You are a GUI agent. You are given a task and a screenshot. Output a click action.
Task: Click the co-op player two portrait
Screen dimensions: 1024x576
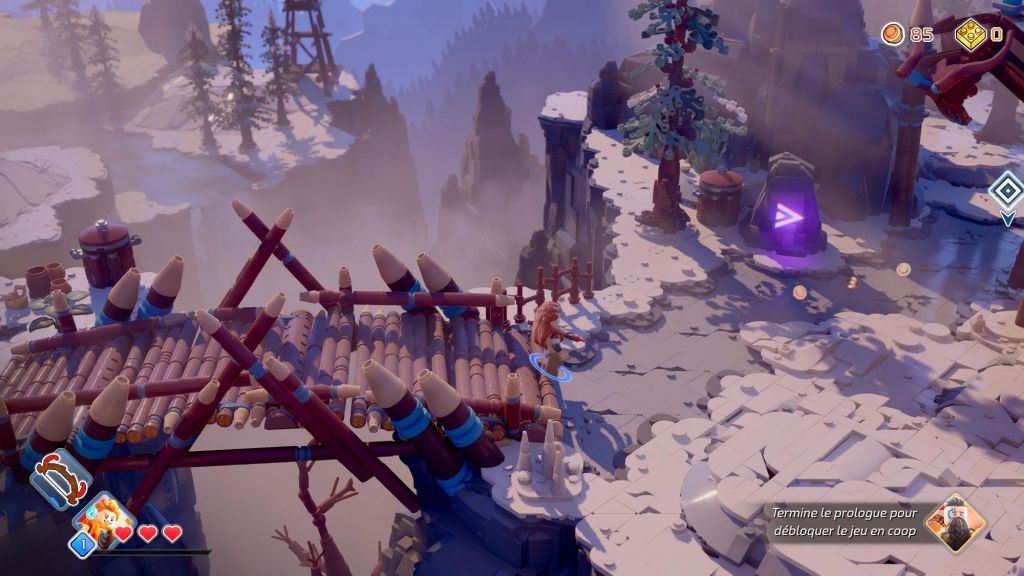pyautogui.click(x=953, y=523)
